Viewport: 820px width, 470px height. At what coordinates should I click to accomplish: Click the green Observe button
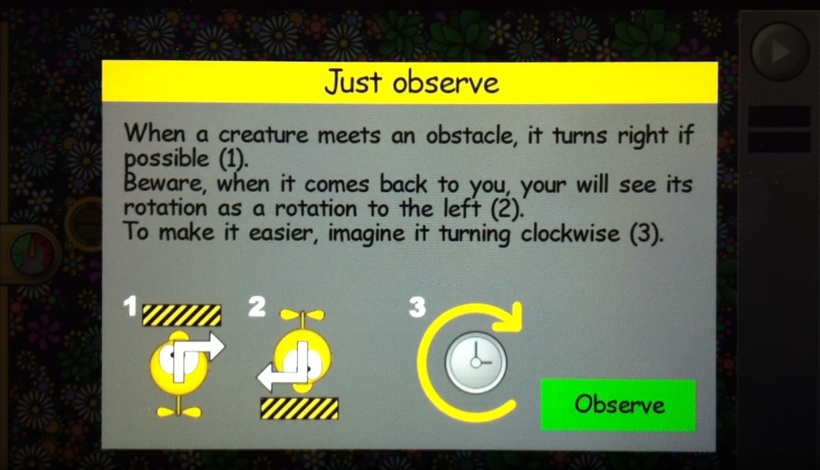click(x=618, y=404)
